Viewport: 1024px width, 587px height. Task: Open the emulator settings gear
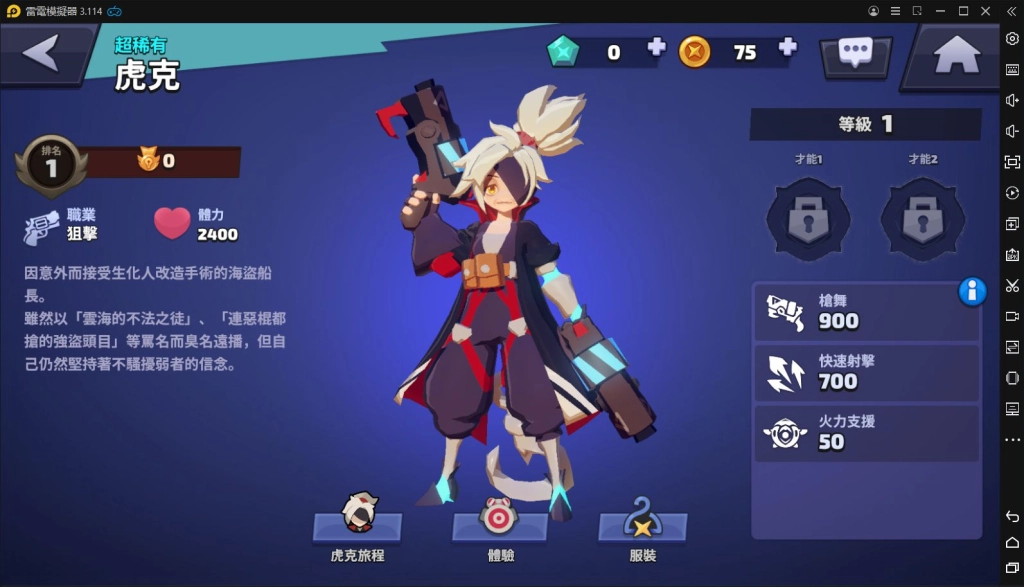tap(1012, 38)
